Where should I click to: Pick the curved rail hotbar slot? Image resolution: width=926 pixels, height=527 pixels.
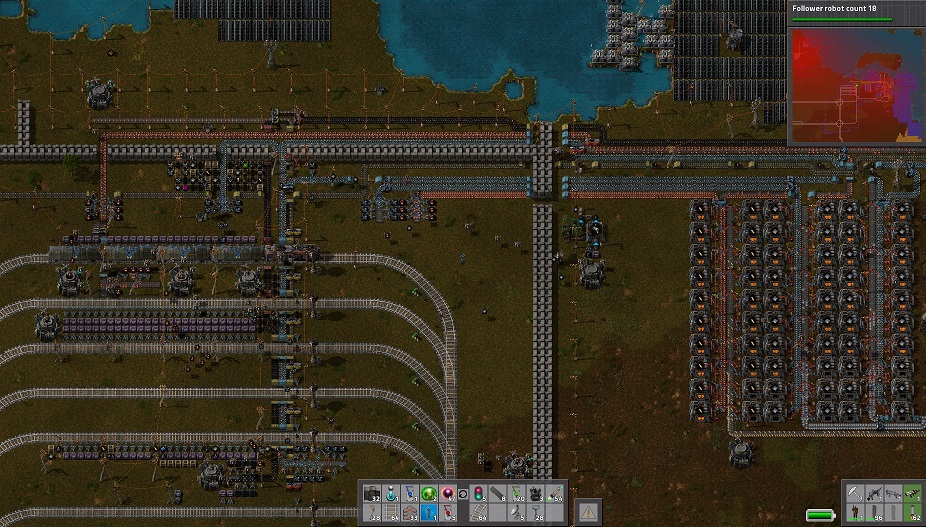(479, 512)
